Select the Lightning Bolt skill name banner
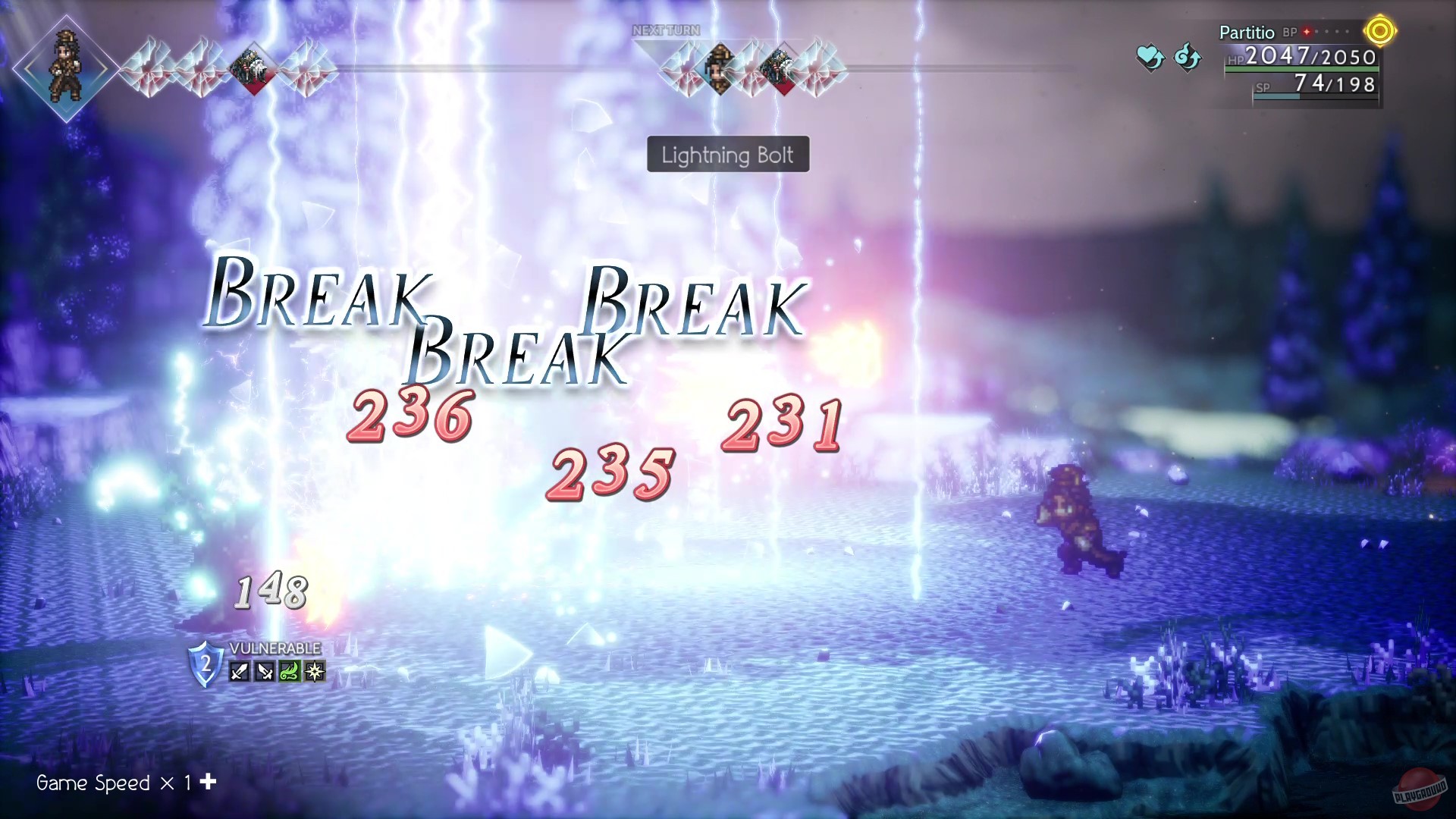Viewport: 1456px width, 819px height. 727,155
